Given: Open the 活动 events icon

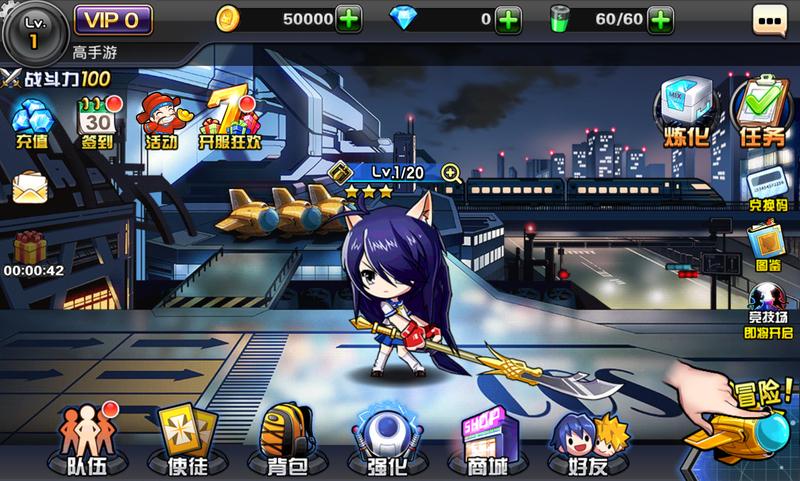Looking at the screenshot, I should [158, 122].
